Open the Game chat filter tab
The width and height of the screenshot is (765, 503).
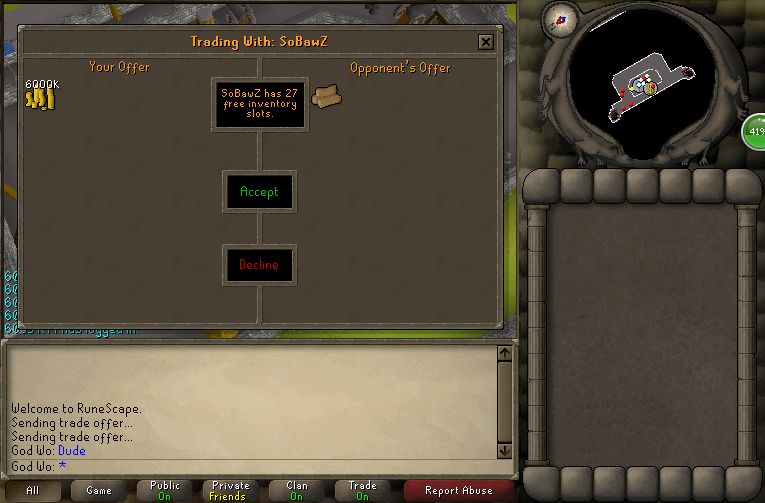pyautogui.click(x=99, y=490)
